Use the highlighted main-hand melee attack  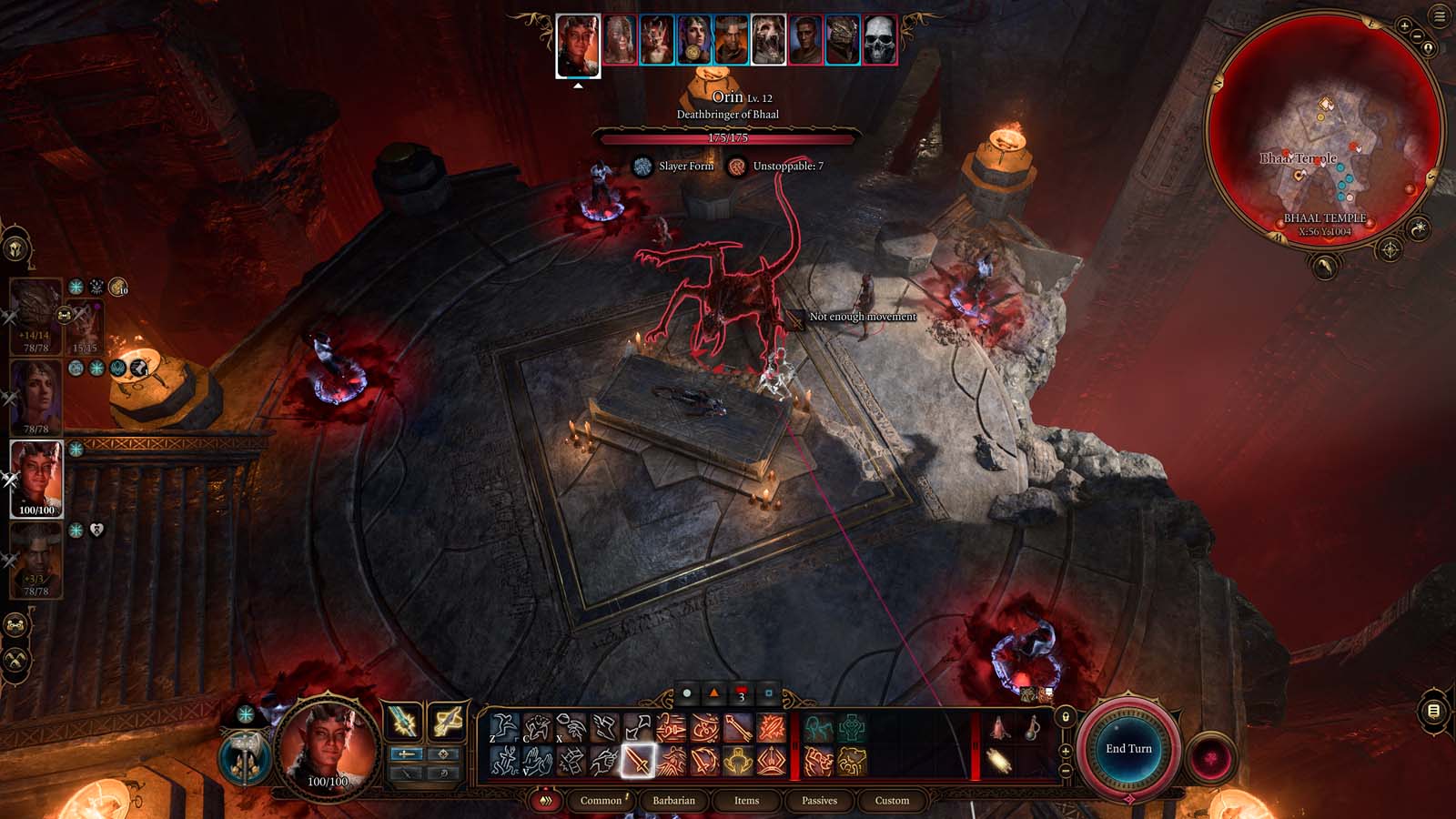click(x=637, y=763)
